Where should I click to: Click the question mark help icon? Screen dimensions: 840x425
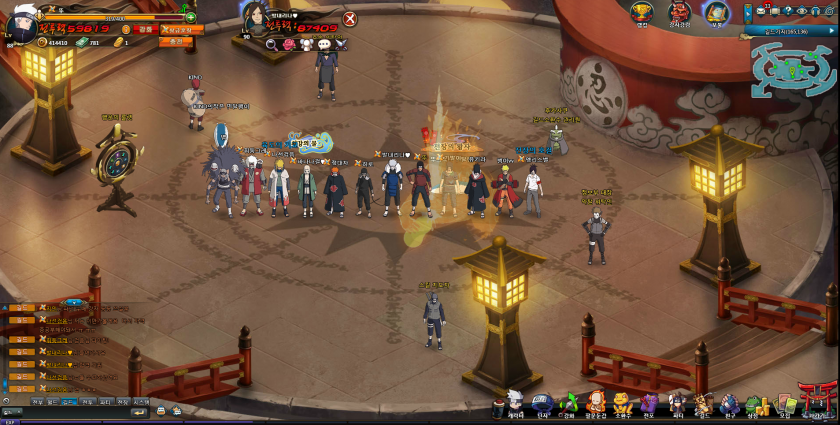(788, 11)
